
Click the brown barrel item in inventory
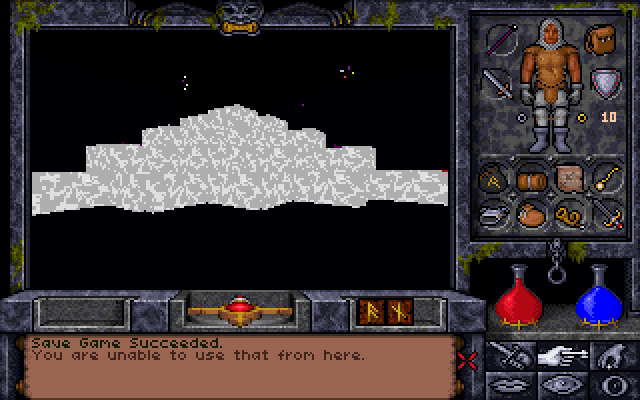coord(531,179)
